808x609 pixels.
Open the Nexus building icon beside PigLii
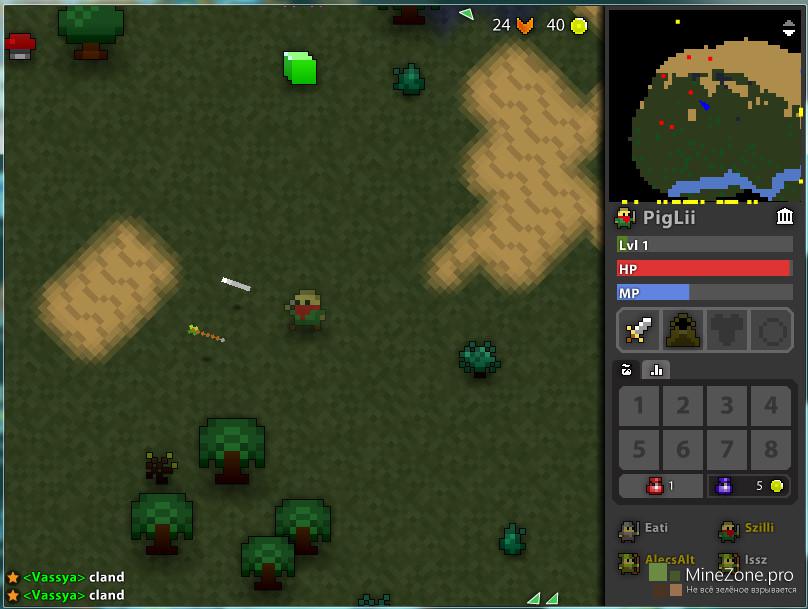(x=785, y=216)
